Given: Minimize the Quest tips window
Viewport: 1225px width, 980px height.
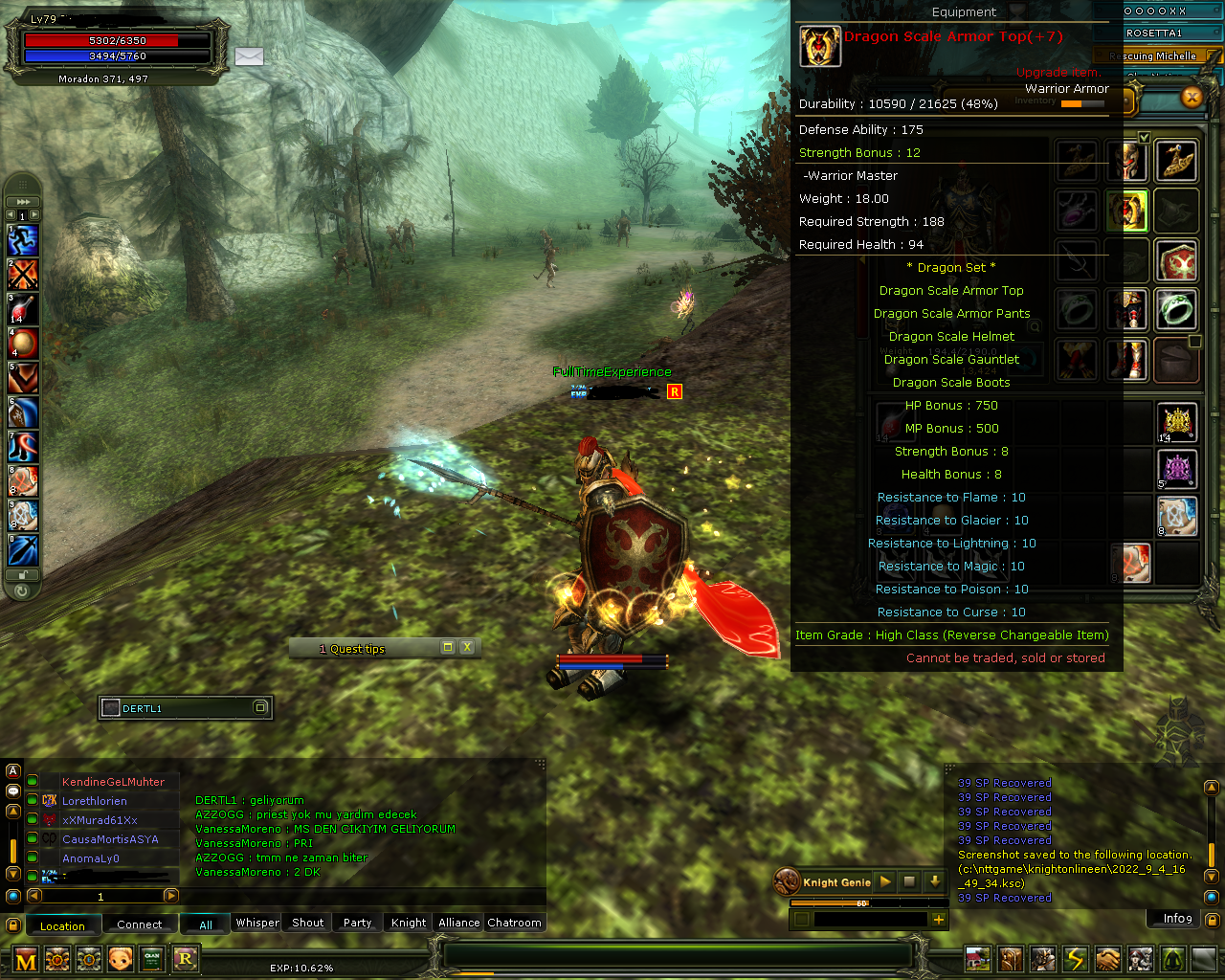Looking at the screenshot, I should coord(447,647).
